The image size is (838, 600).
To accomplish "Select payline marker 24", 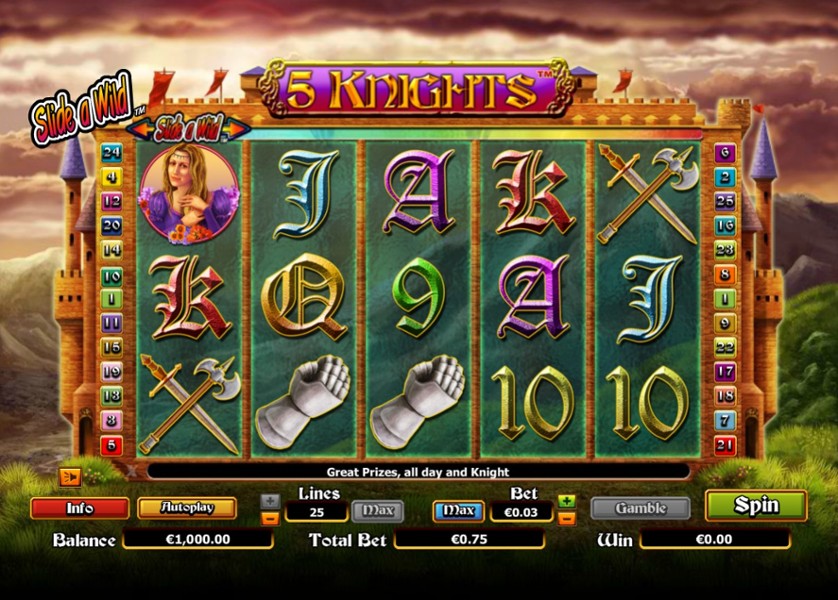I will 112,153.
